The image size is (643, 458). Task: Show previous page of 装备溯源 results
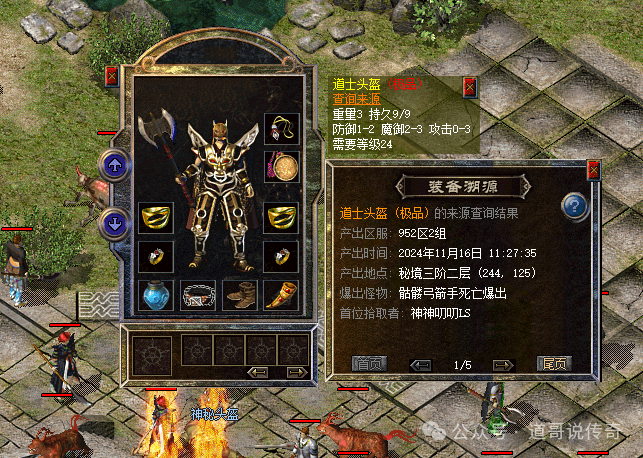[422, 364]
